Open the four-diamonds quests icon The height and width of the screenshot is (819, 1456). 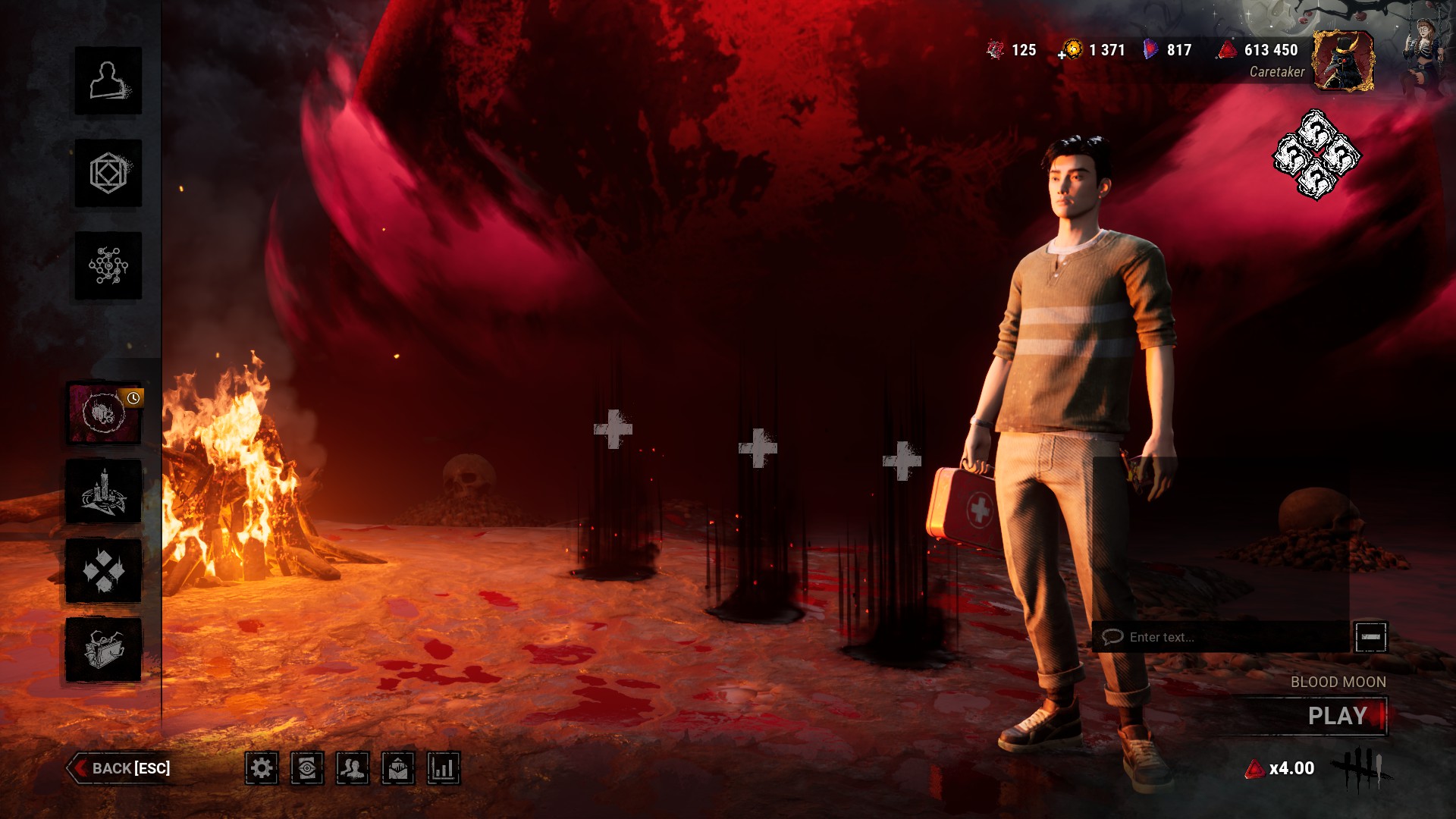105,570
